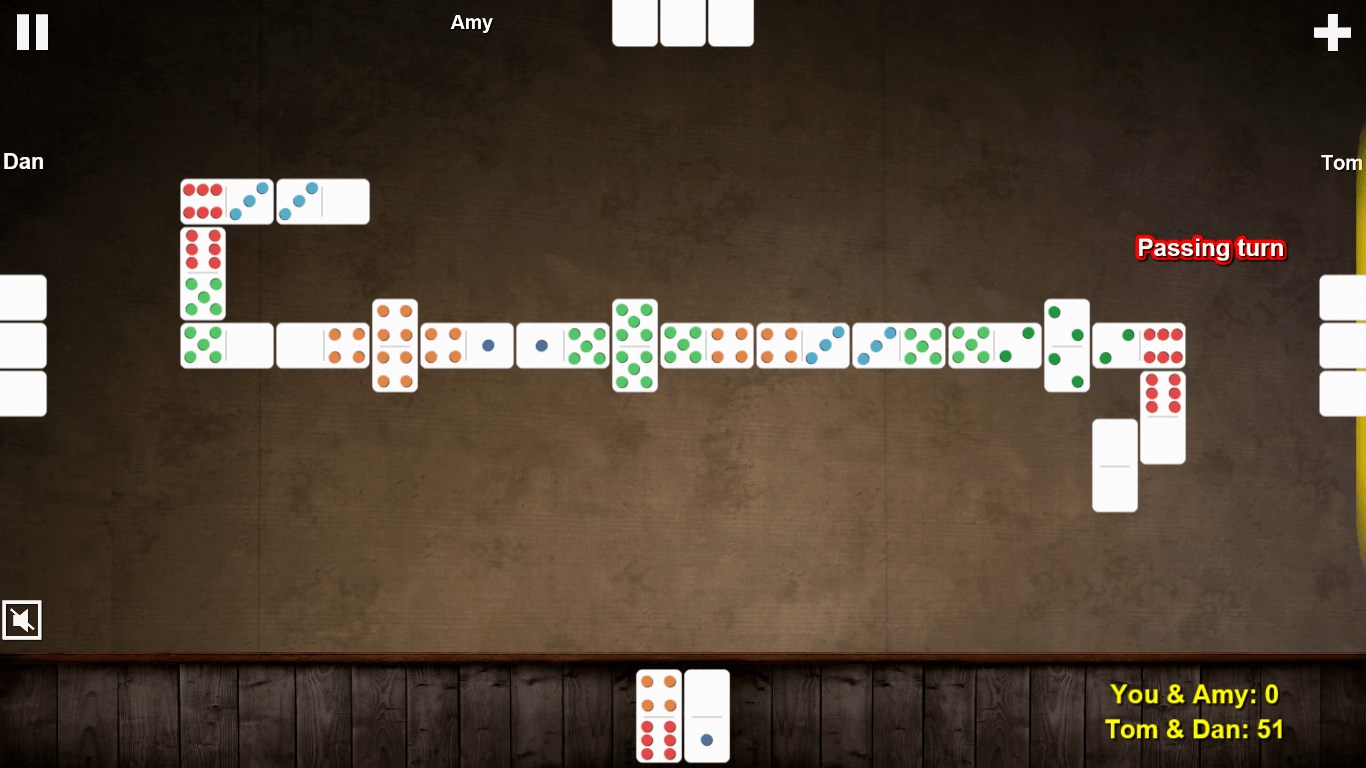The image size is (1366, 768).
Task: Select the orange-red six domino in your hand
Action: point(657,716)
